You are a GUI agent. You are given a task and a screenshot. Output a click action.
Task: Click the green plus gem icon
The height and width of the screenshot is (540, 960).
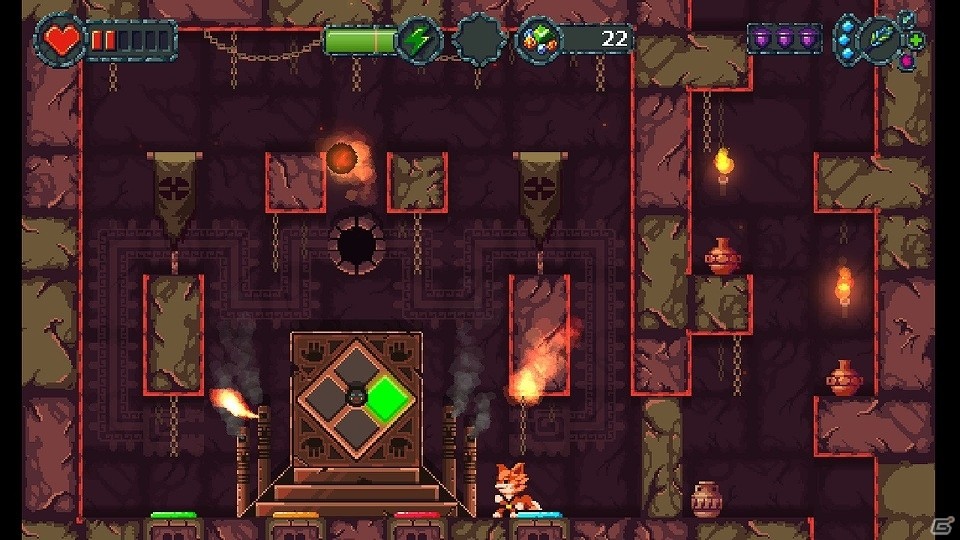click(916, 41)
